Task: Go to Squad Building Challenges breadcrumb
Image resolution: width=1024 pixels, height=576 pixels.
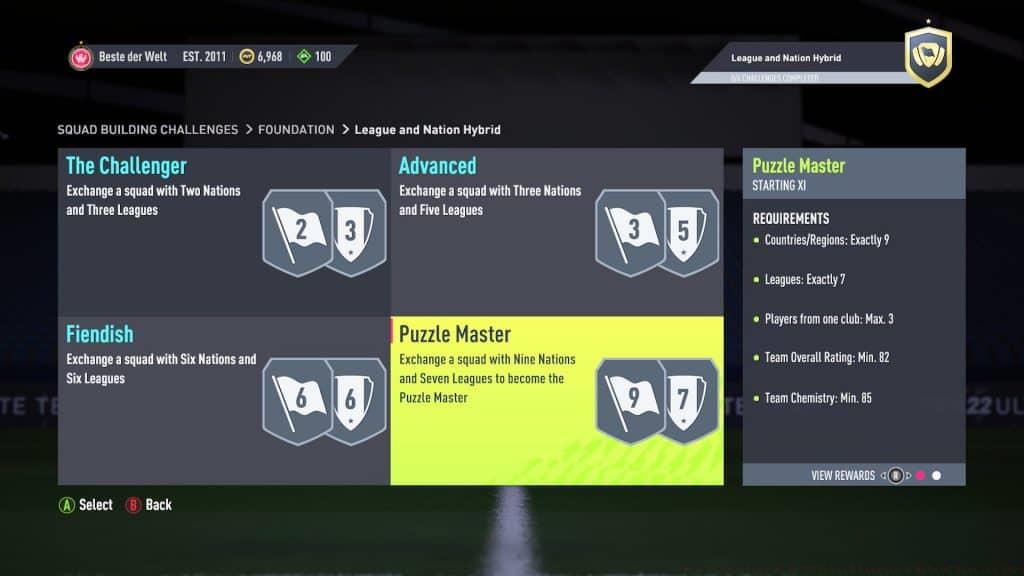Action: click(x=147, y=130)
